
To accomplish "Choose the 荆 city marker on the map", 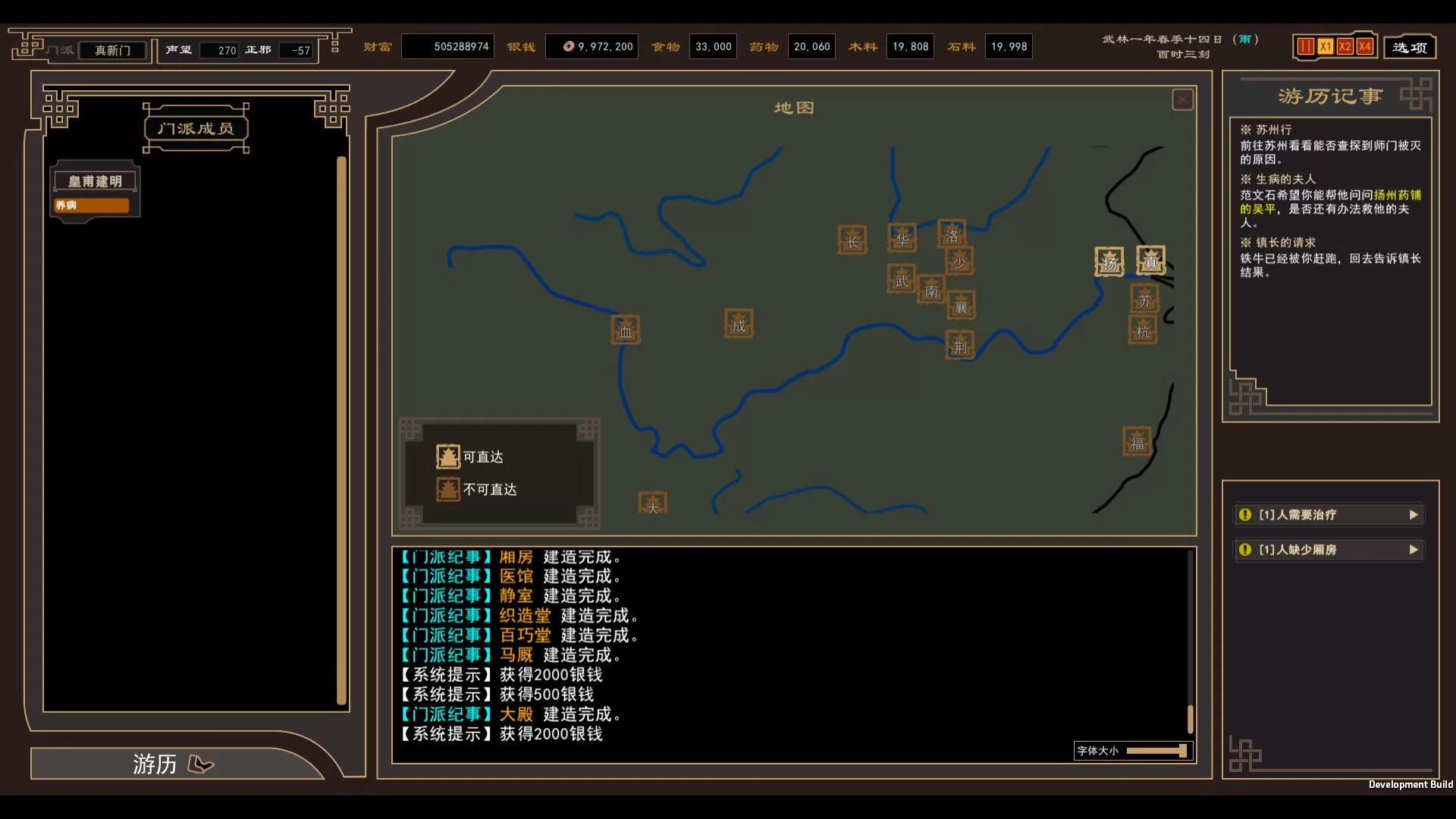I will coord(960,346).
